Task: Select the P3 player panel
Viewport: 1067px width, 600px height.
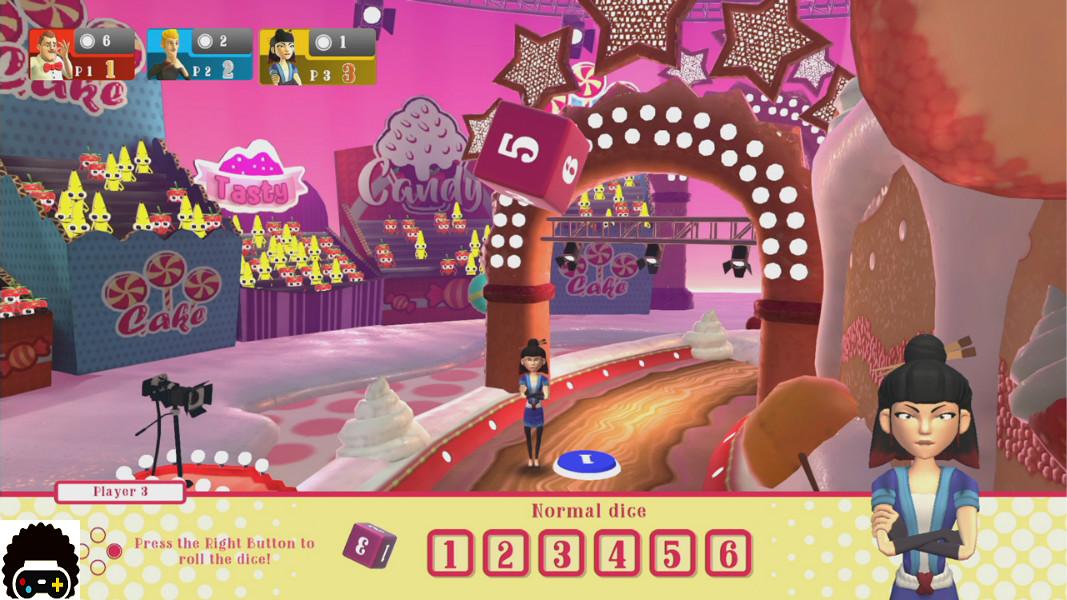Action: [318, 56]
